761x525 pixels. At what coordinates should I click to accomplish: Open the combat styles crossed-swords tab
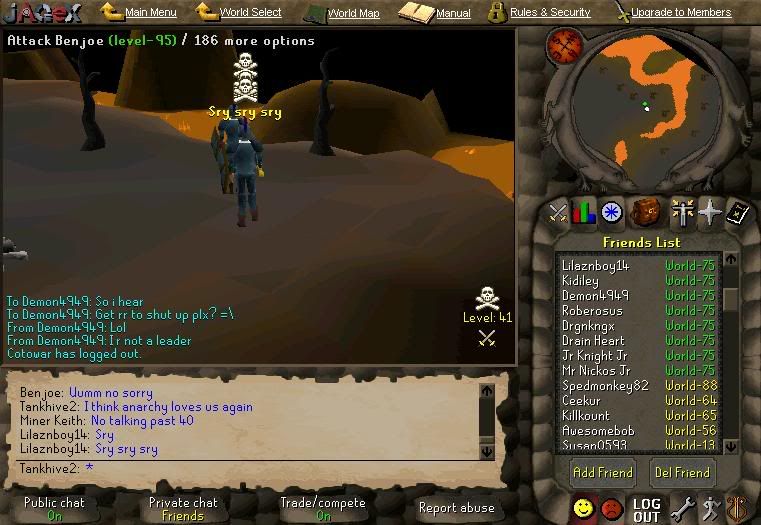point(558,212)
